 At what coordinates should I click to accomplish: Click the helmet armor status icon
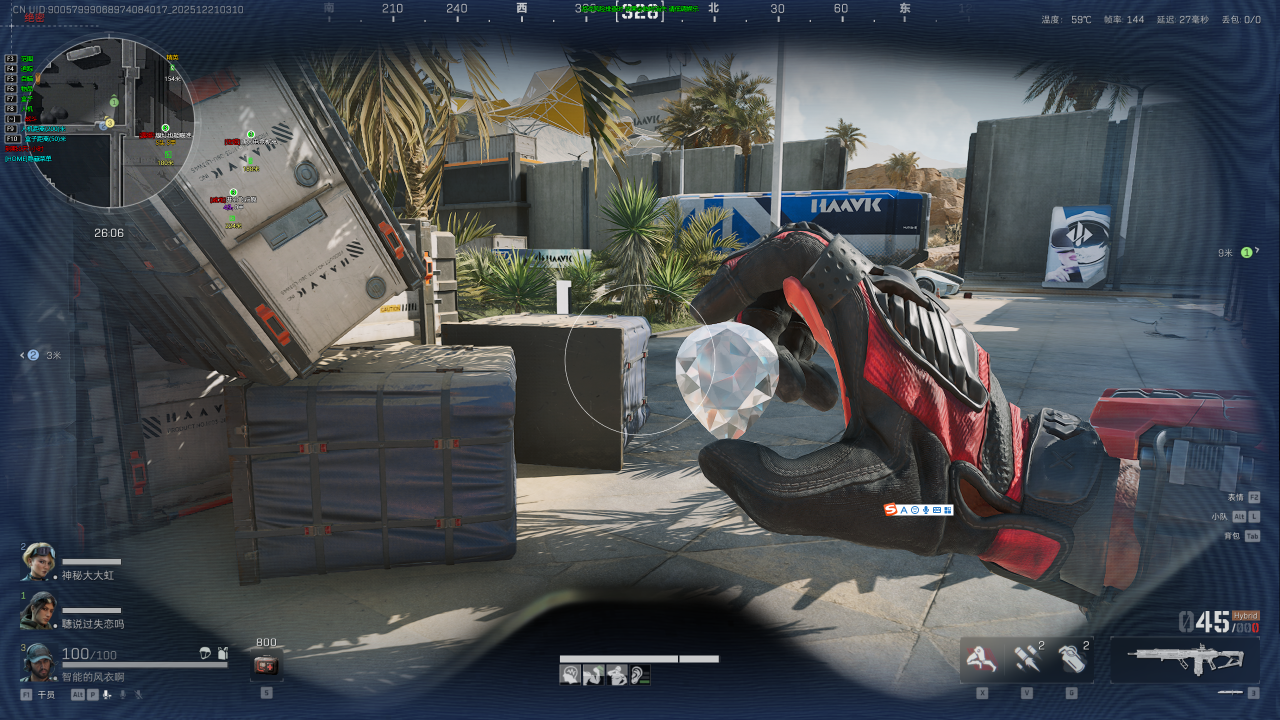tap(205, 653)
